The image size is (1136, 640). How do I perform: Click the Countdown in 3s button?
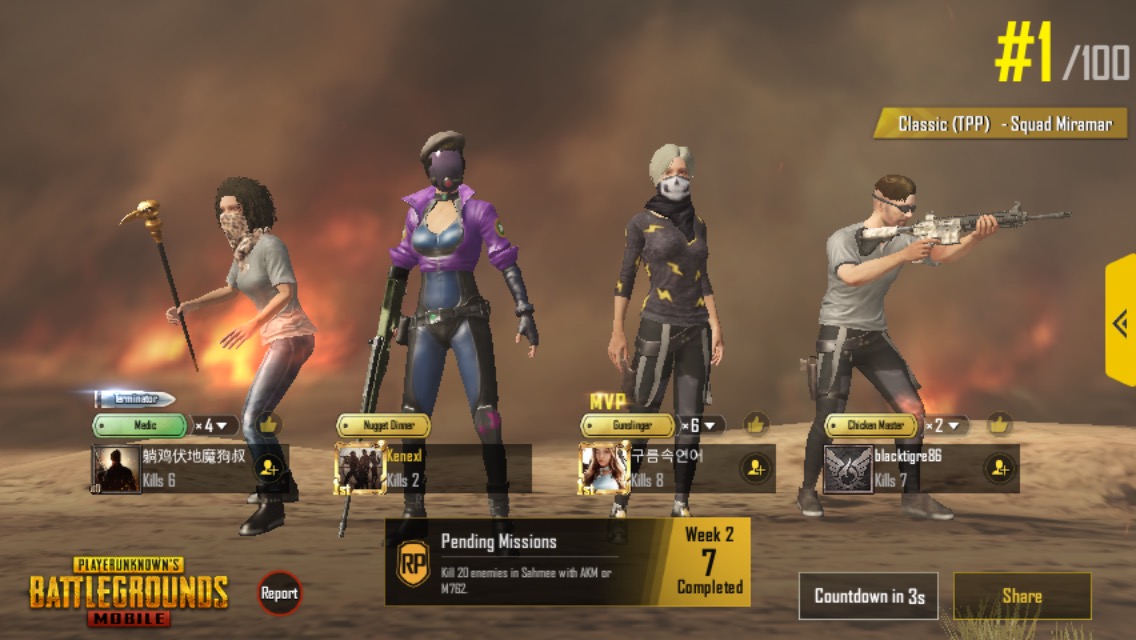(x=868, y=596)
